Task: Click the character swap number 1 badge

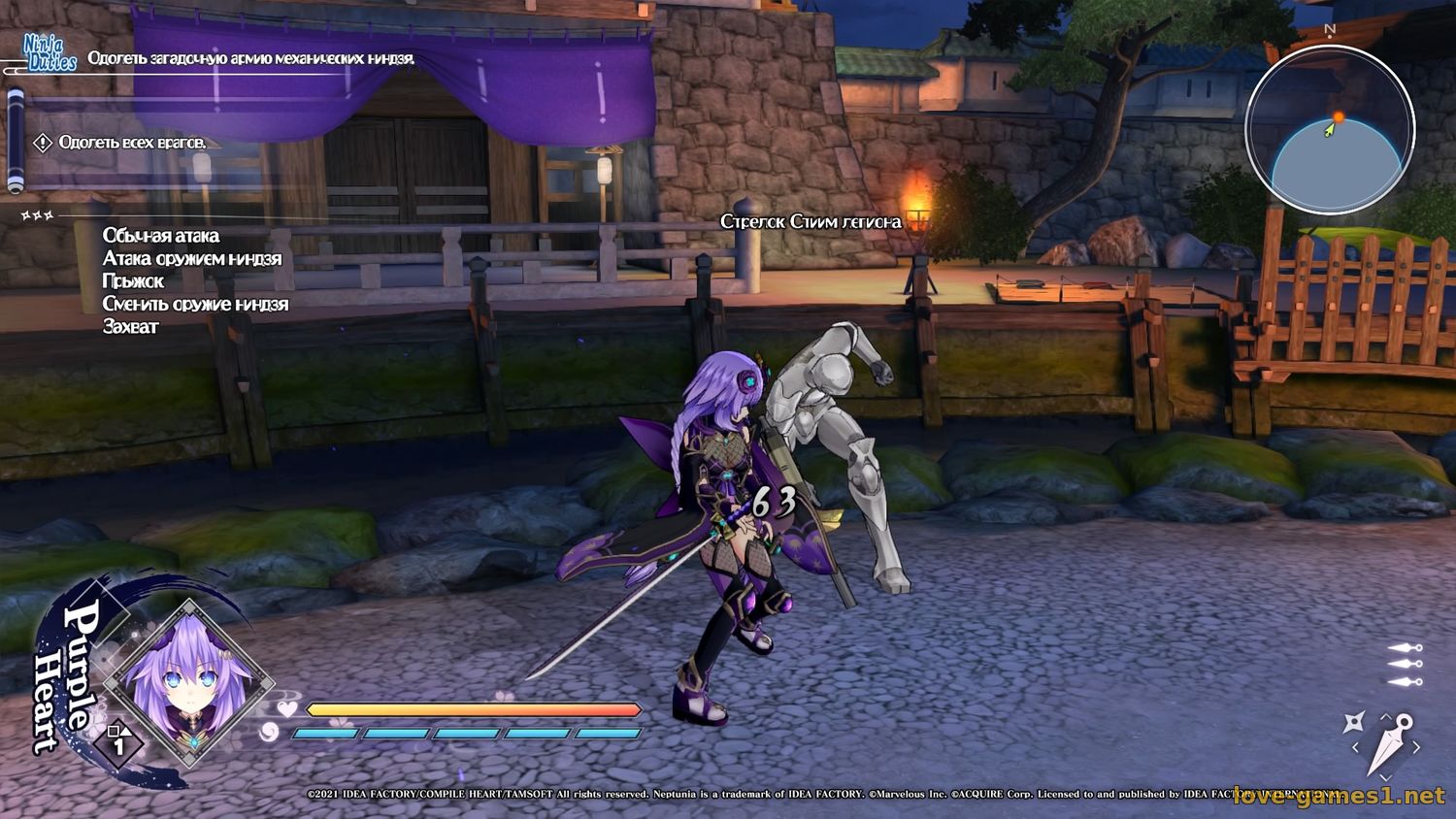Action: (118, 744)
